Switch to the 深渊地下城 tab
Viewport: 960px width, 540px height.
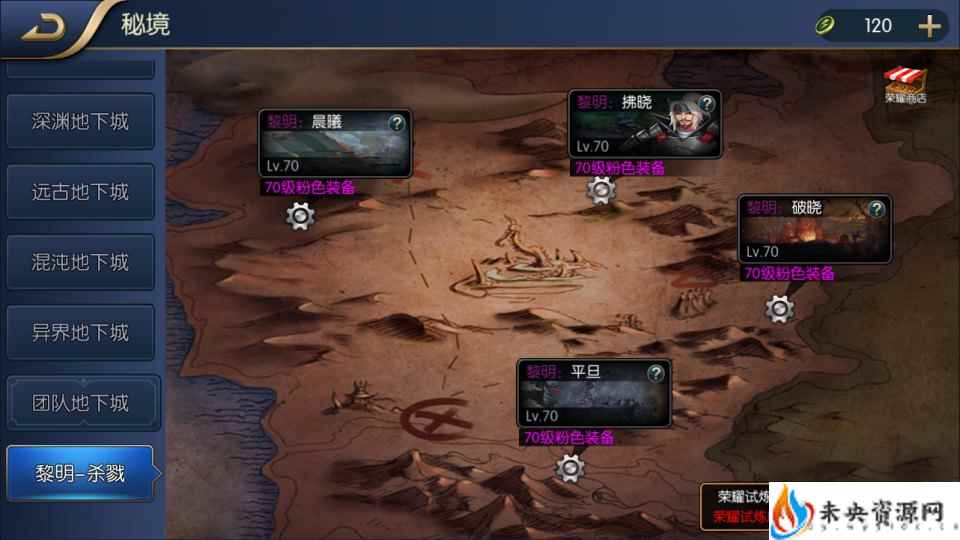tap(80, 122)
